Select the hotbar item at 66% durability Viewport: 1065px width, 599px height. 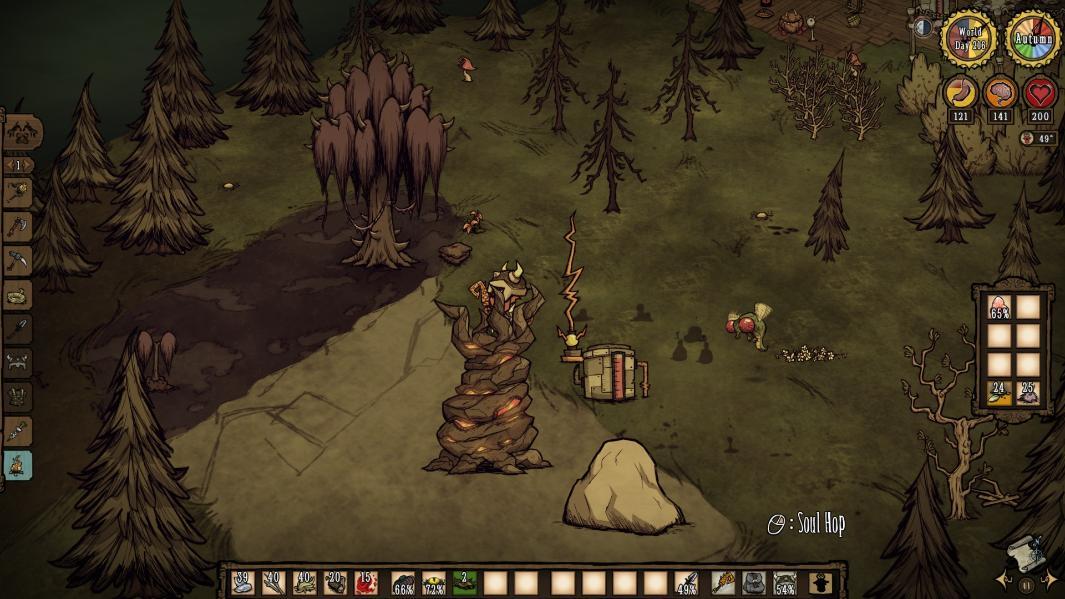403,582
